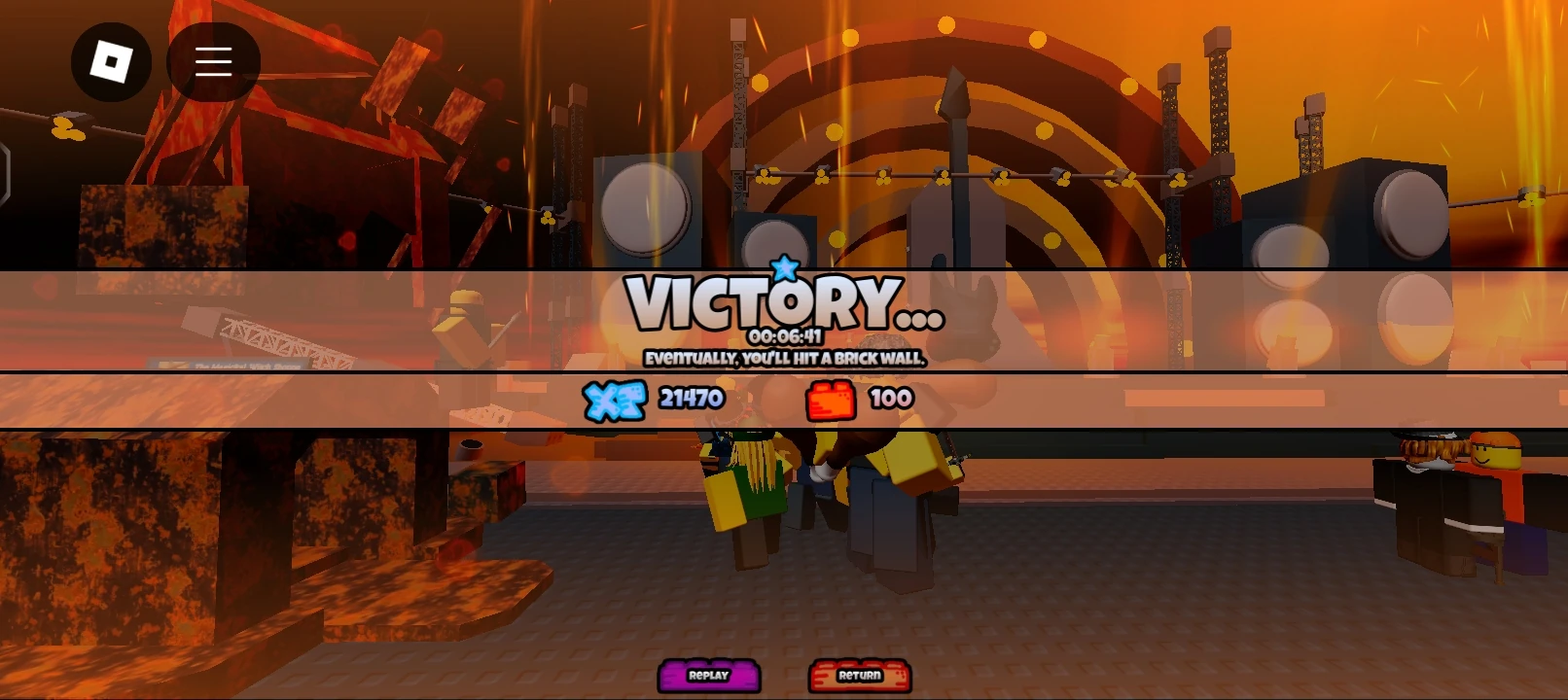Open the in-game hamburger menu

213,61
